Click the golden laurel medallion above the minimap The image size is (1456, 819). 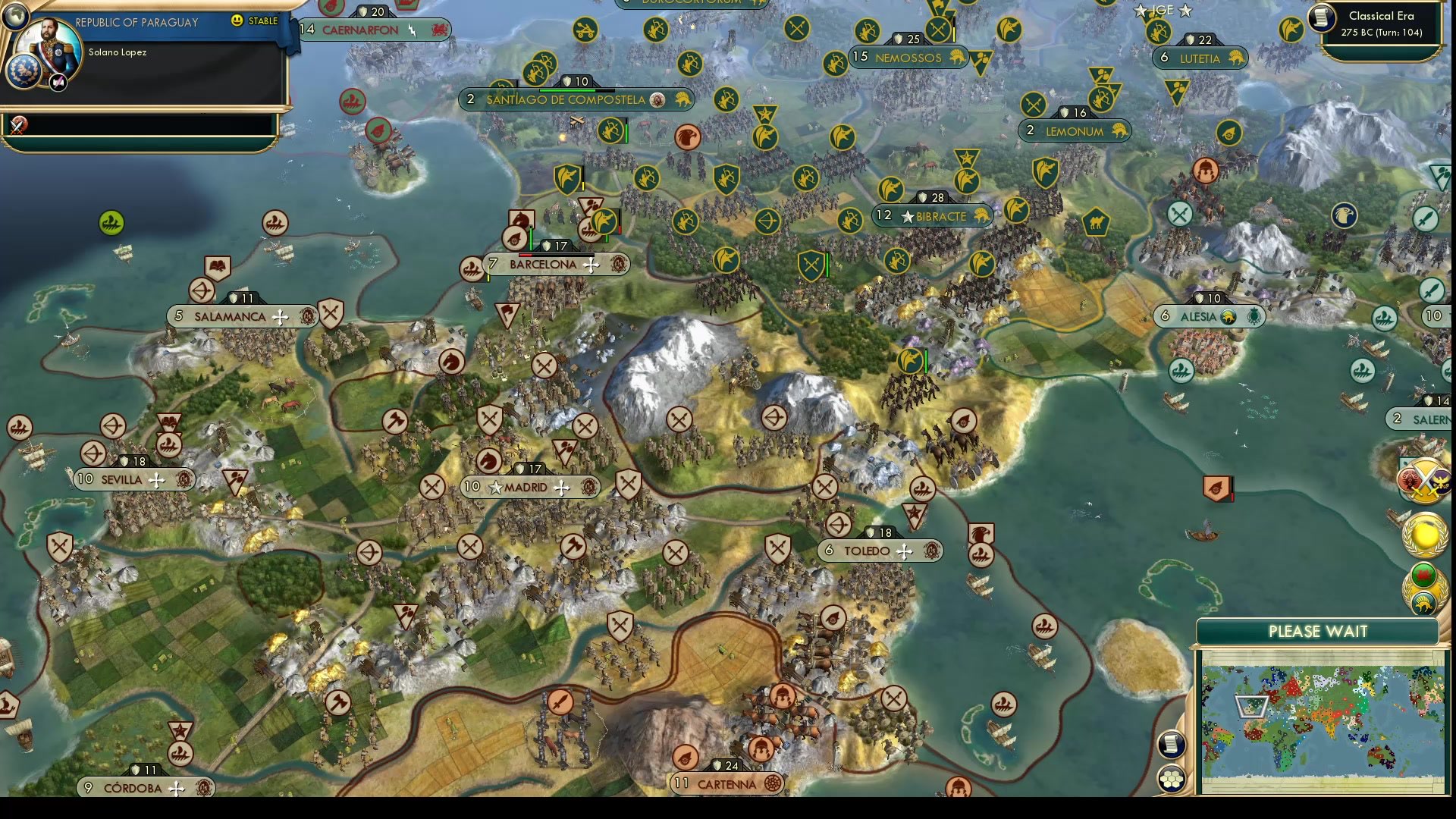1424,535
